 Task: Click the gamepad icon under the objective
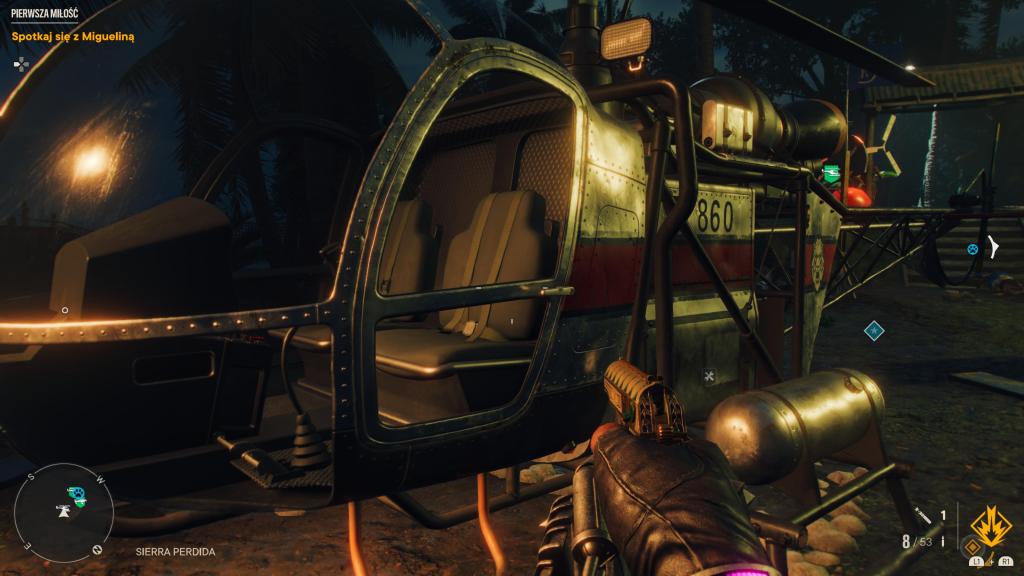pyautogui.click(x=21, y=63)
